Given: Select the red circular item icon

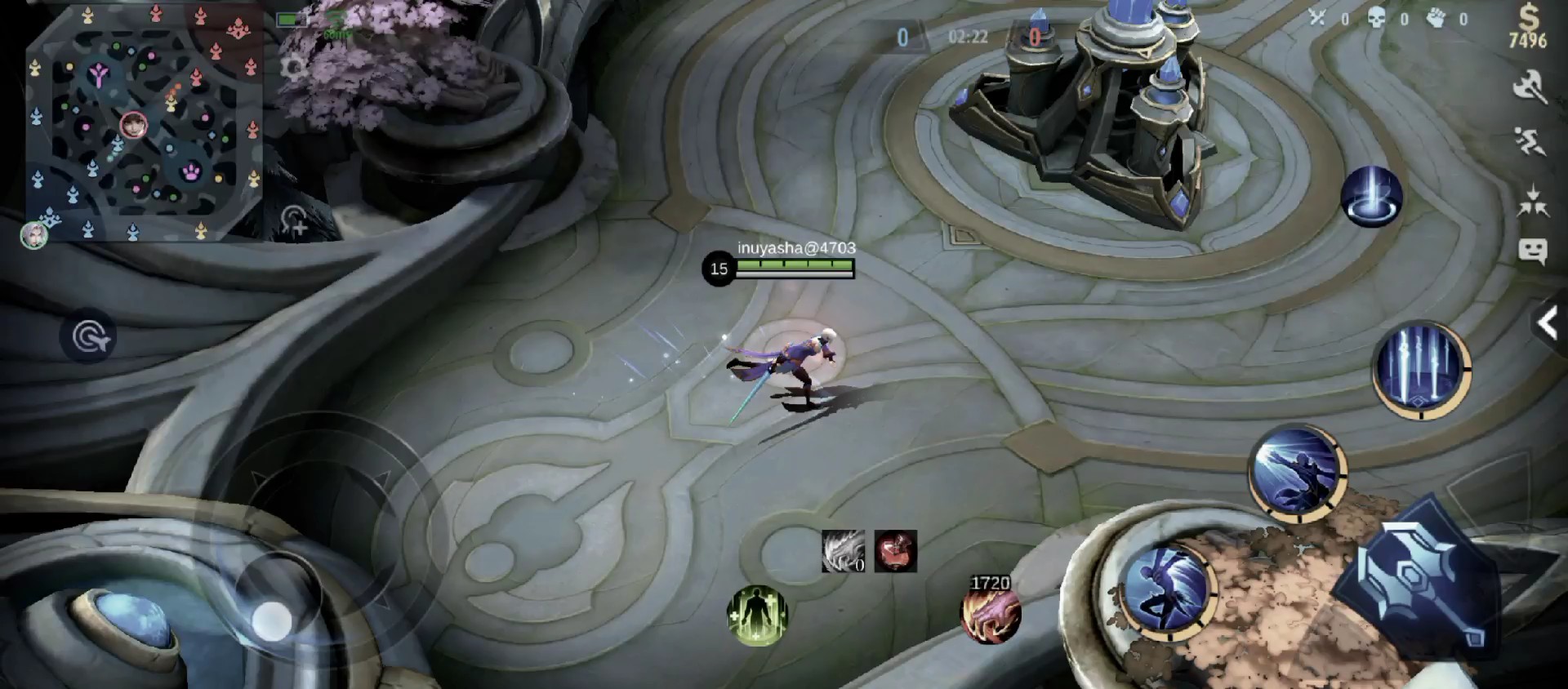Looking at the screenshot, I should (895, 551).
